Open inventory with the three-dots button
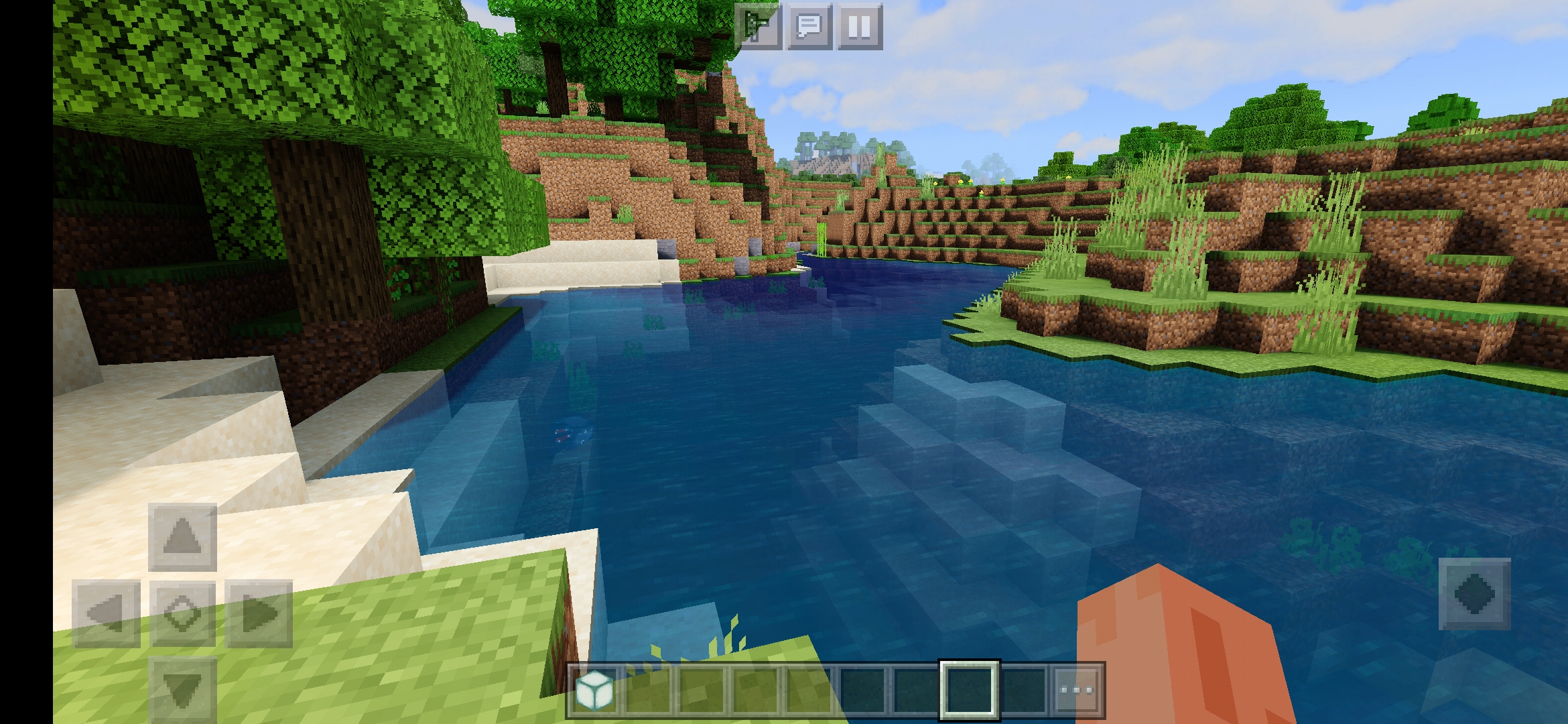 (x=1077, y=690)
